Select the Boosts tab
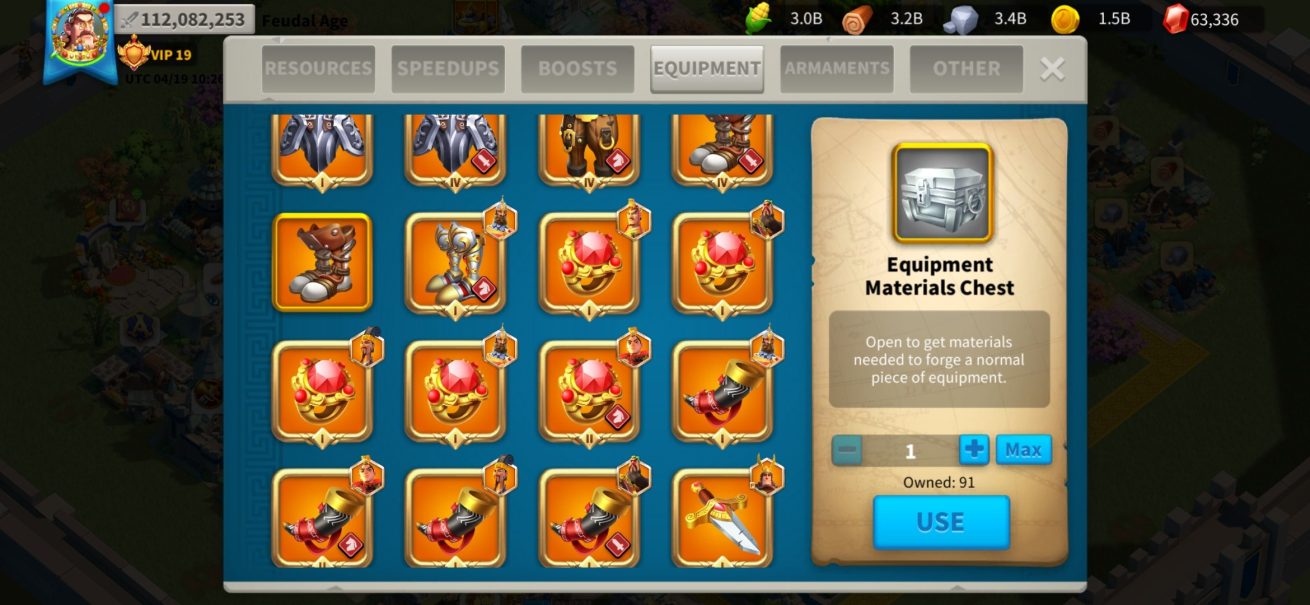This screenshot has width=1310, height=605. pos(577,69)
